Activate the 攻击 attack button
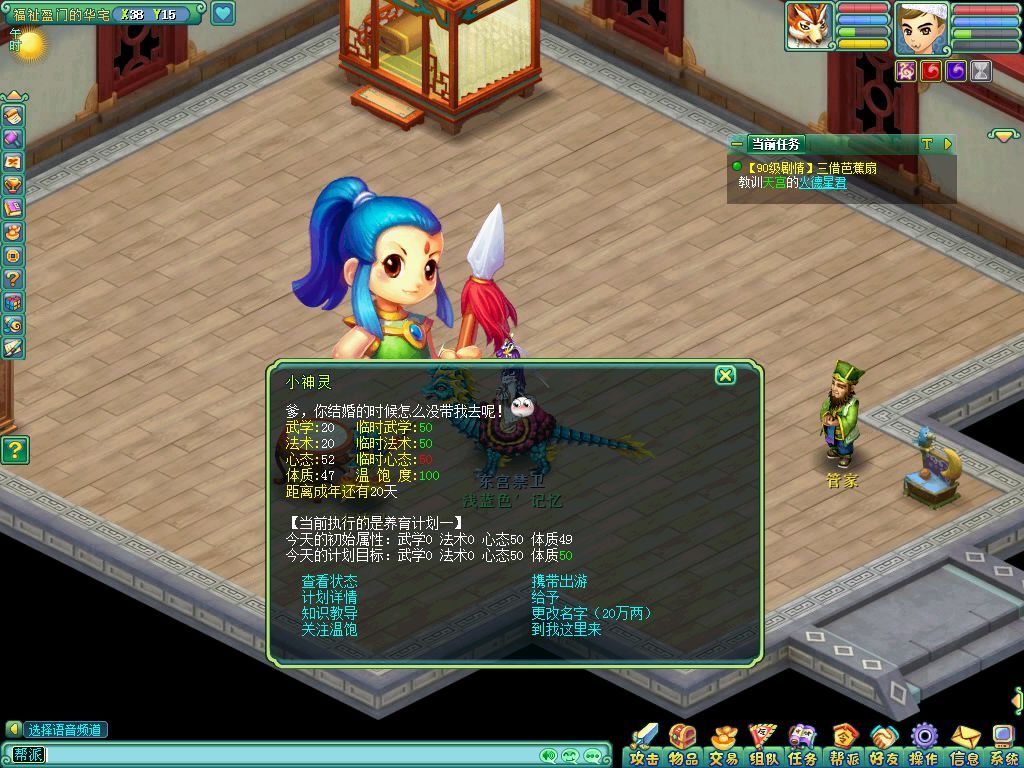 644,746
